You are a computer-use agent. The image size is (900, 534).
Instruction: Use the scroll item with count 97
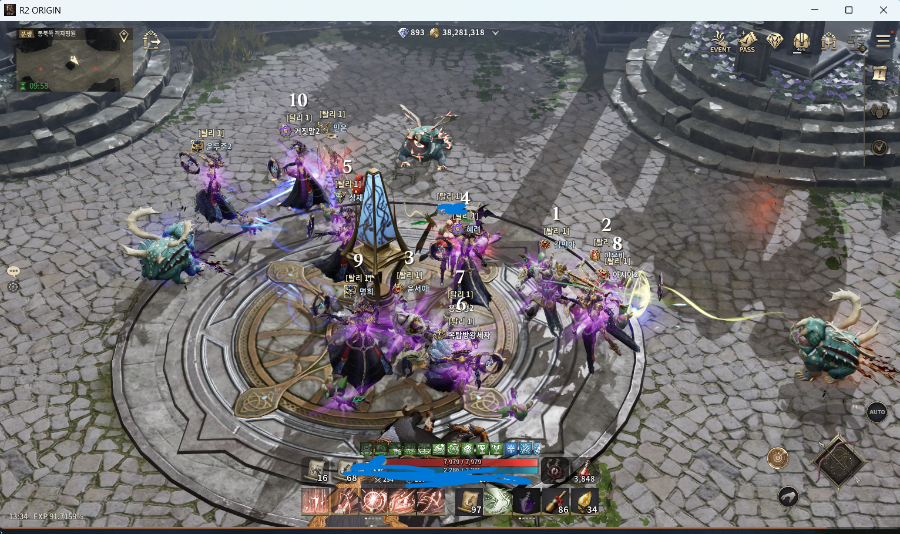468,502
